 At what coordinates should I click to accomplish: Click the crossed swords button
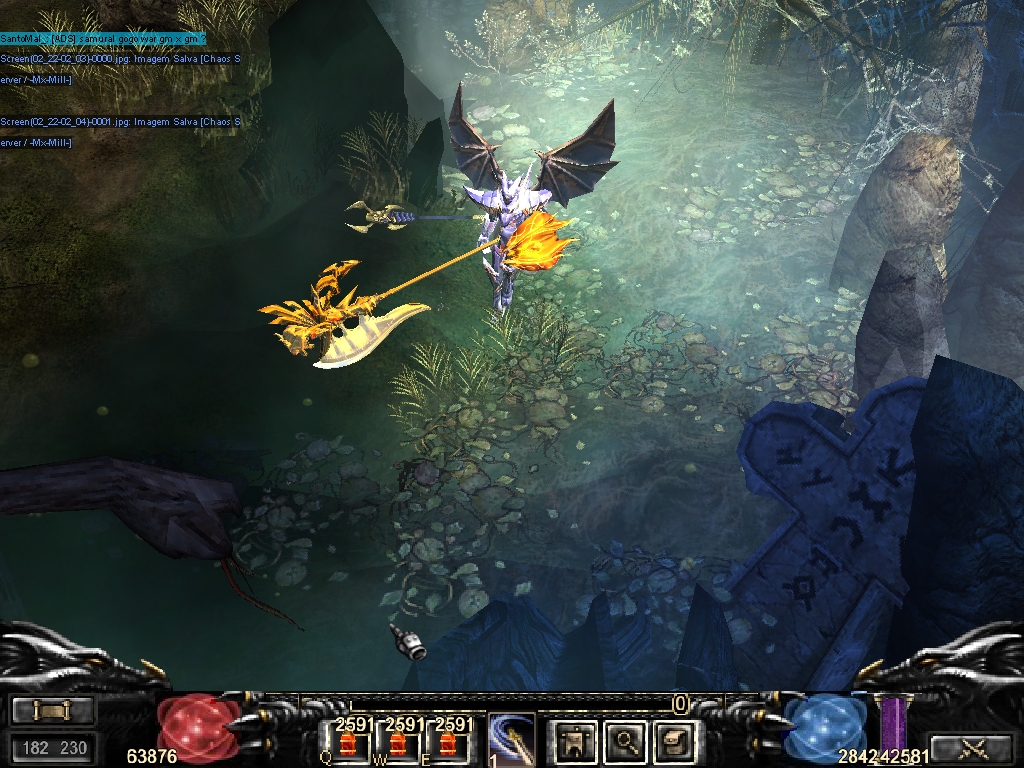tap(970, 747)
